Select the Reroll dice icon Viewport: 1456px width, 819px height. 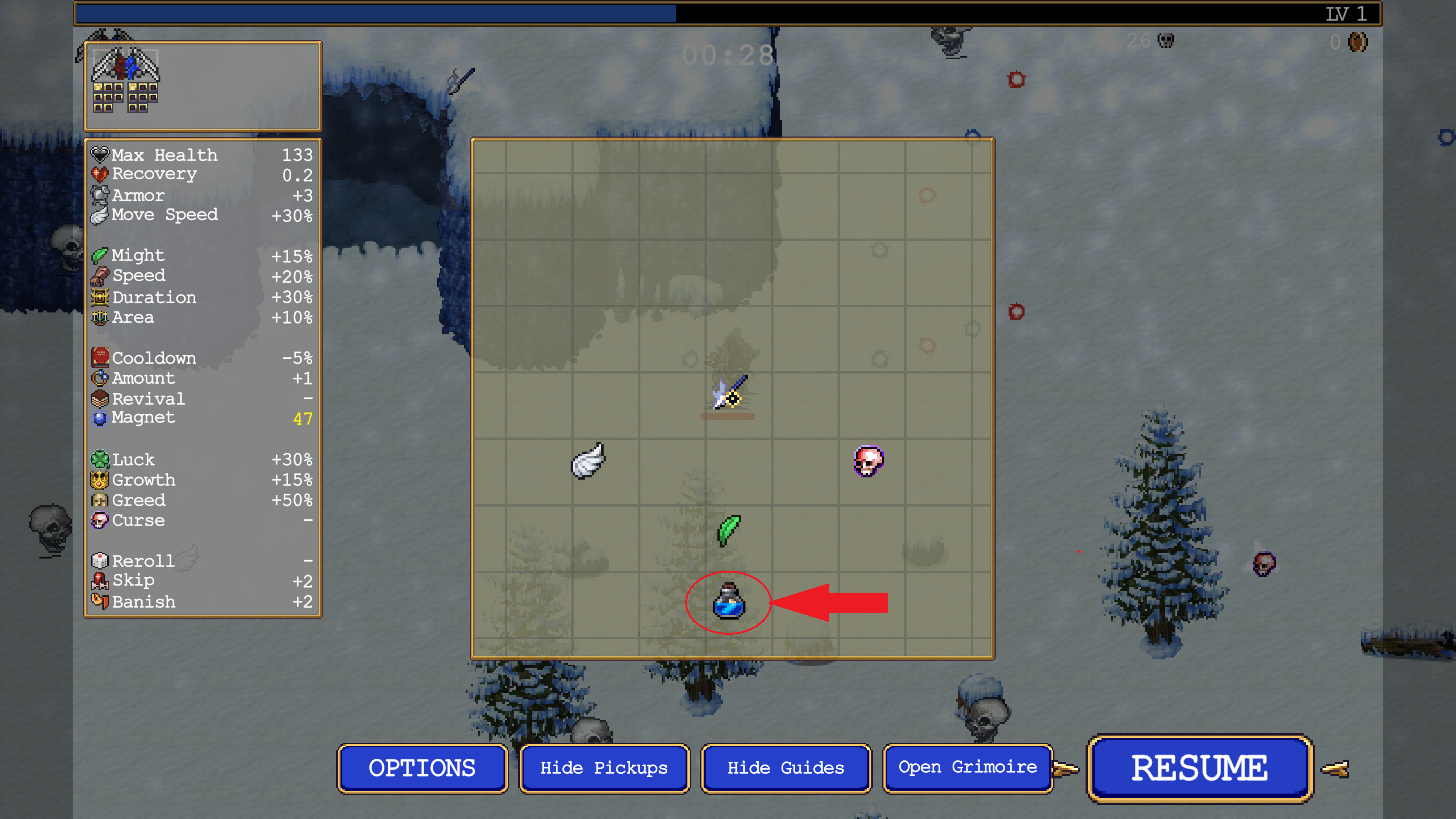(x=99, y=560)
